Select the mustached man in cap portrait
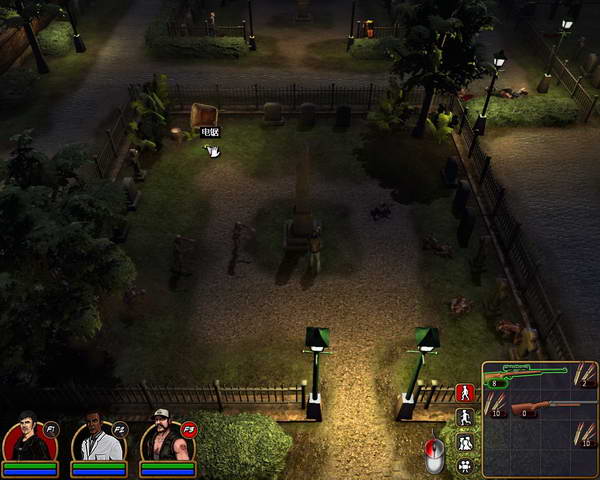 164,440
